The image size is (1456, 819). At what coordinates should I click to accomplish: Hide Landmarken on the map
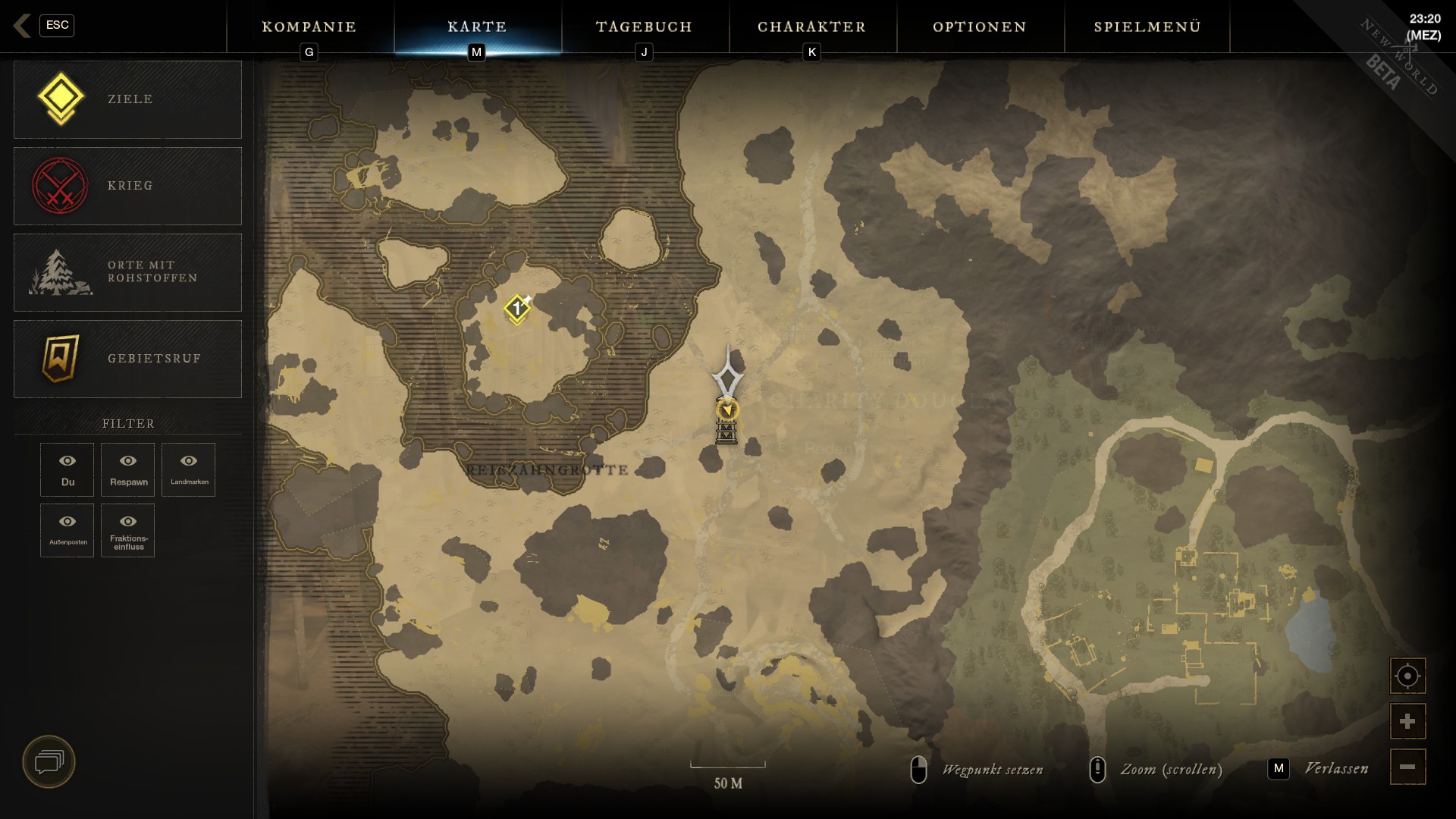click(189, 469)
